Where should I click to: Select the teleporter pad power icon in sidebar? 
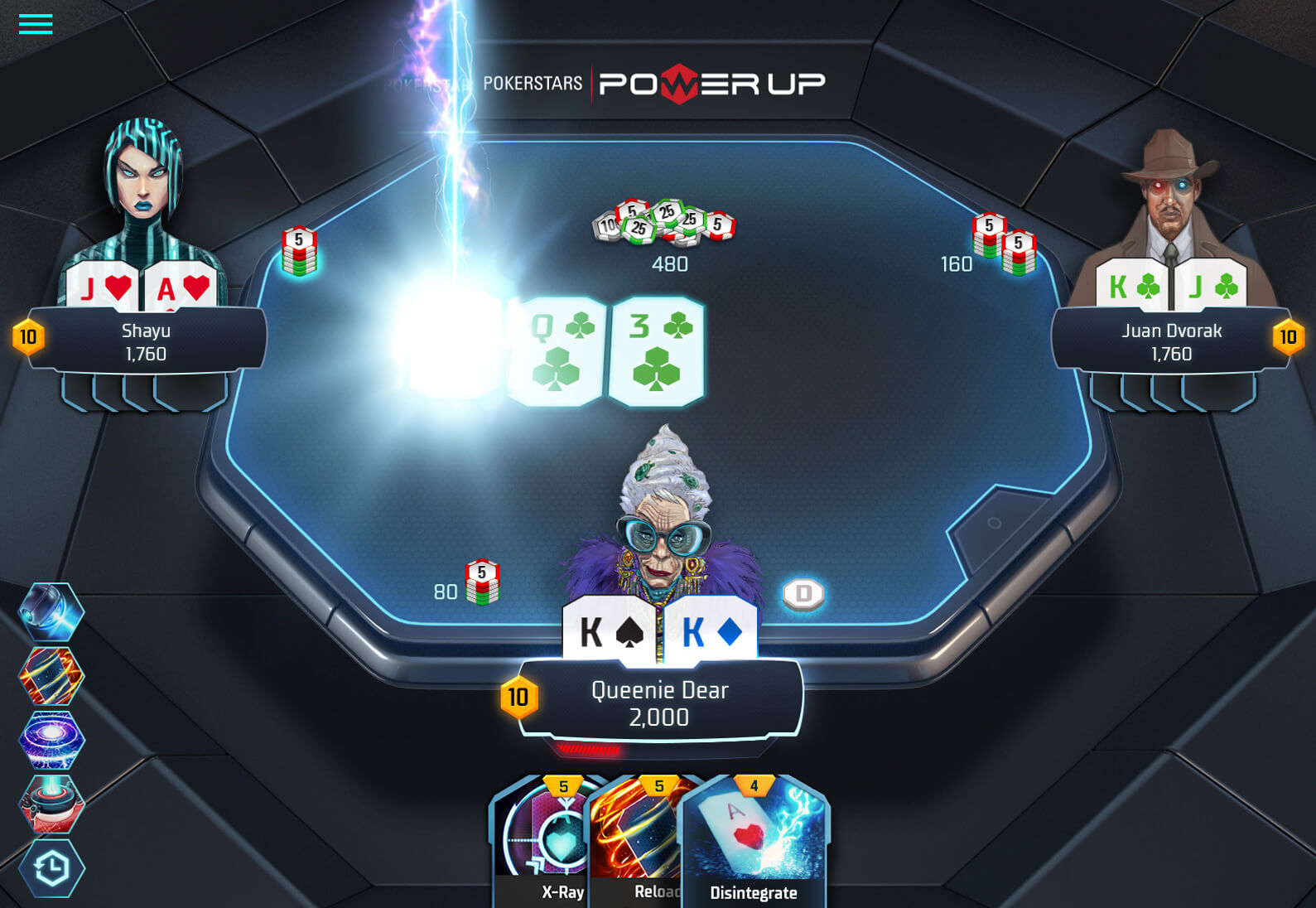click(x=52, y=804)
